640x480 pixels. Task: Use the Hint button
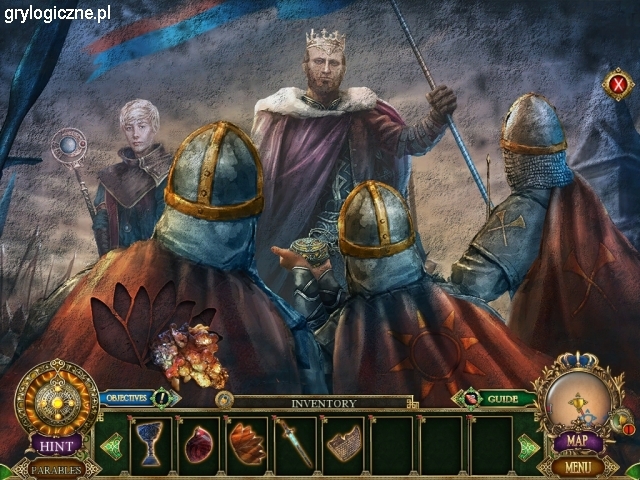pos(56,443)
